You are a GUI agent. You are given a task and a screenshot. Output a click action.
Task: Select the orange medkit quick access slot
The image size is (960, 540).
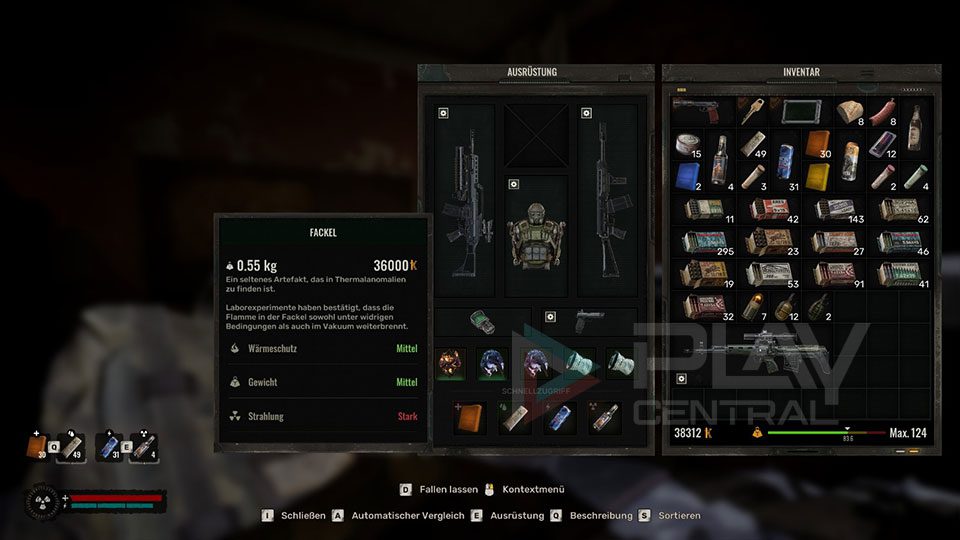[x=468, y=417]
